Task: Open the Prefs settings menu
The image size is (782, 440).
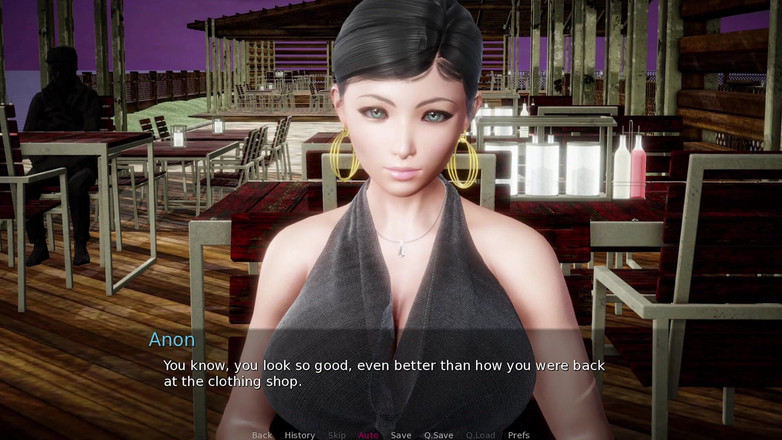Action: tap(518, 435)
